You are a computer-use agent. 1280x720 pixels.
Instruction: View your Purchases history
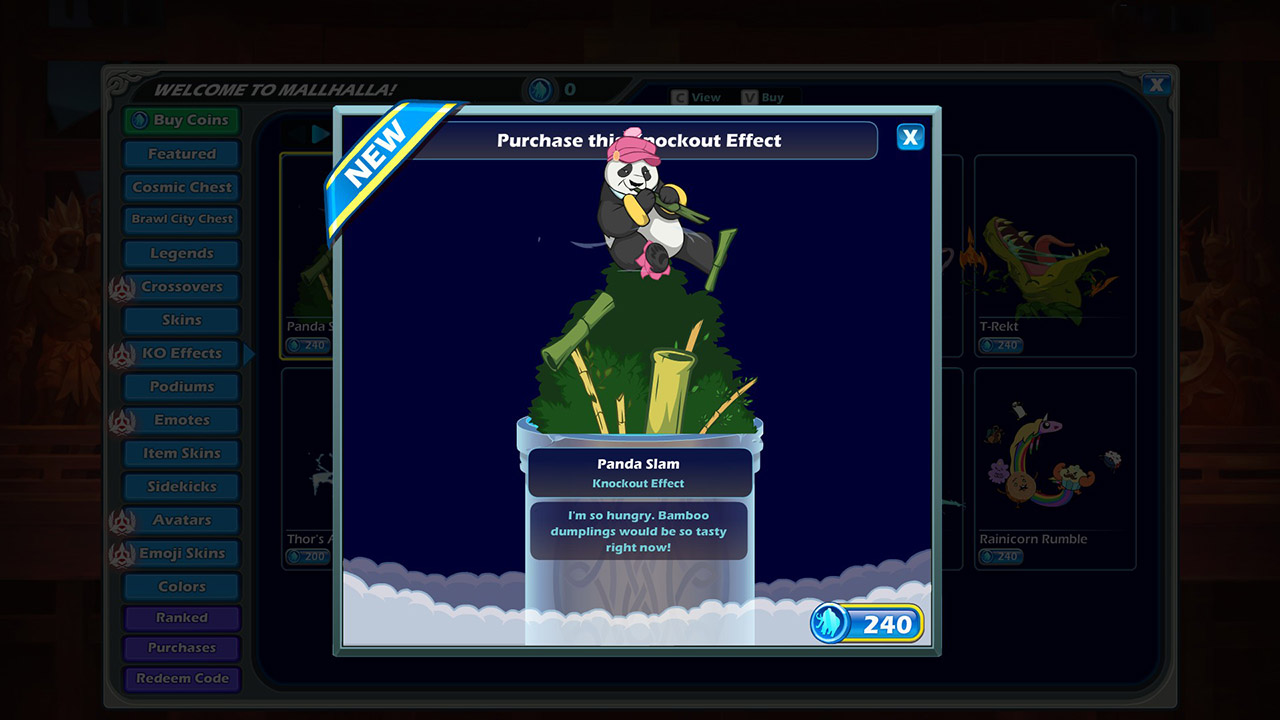point(181,648)
